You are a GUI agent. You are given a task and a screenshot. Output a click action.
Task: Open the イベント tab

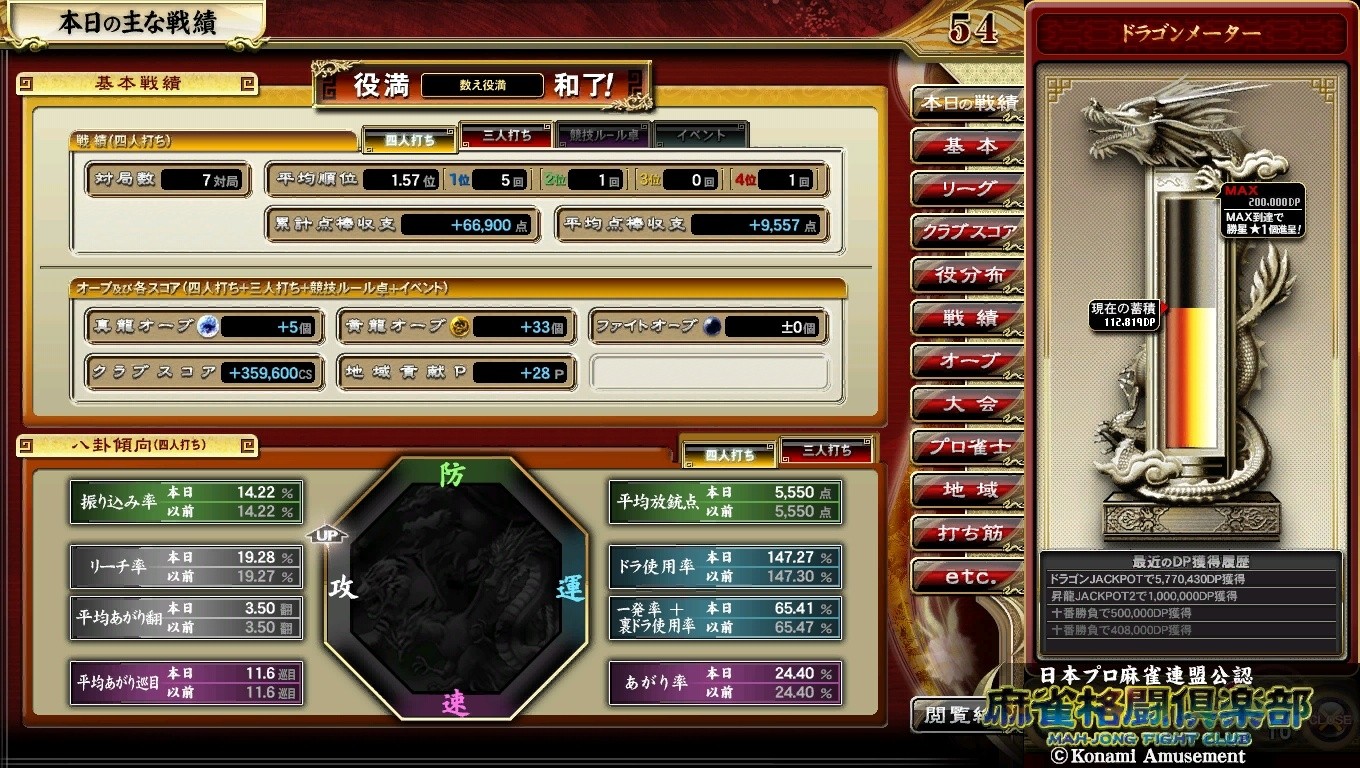701,135
